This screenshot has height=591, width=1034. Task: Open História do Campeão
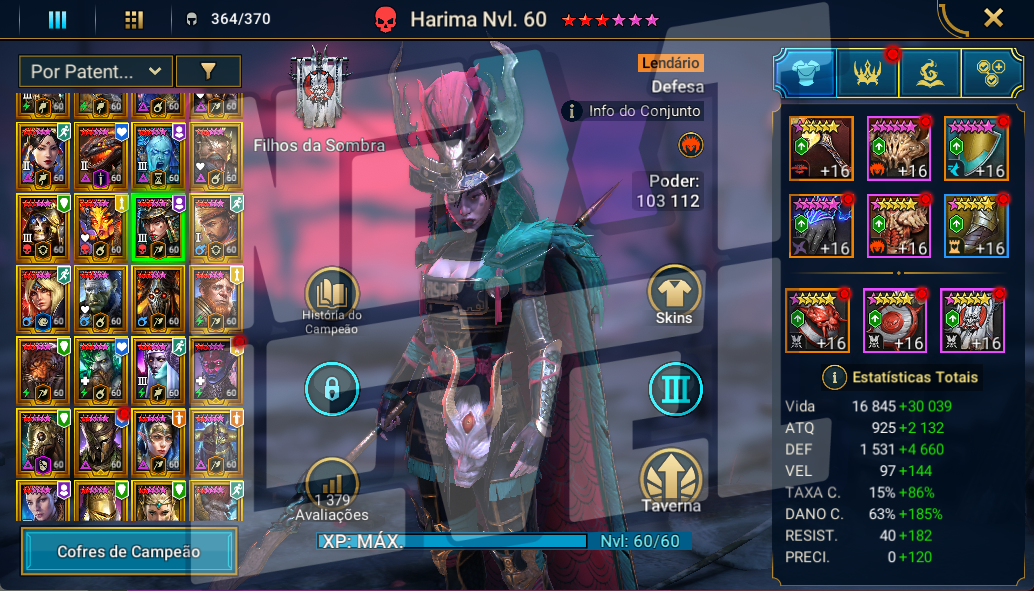click(x=331, y=295)
